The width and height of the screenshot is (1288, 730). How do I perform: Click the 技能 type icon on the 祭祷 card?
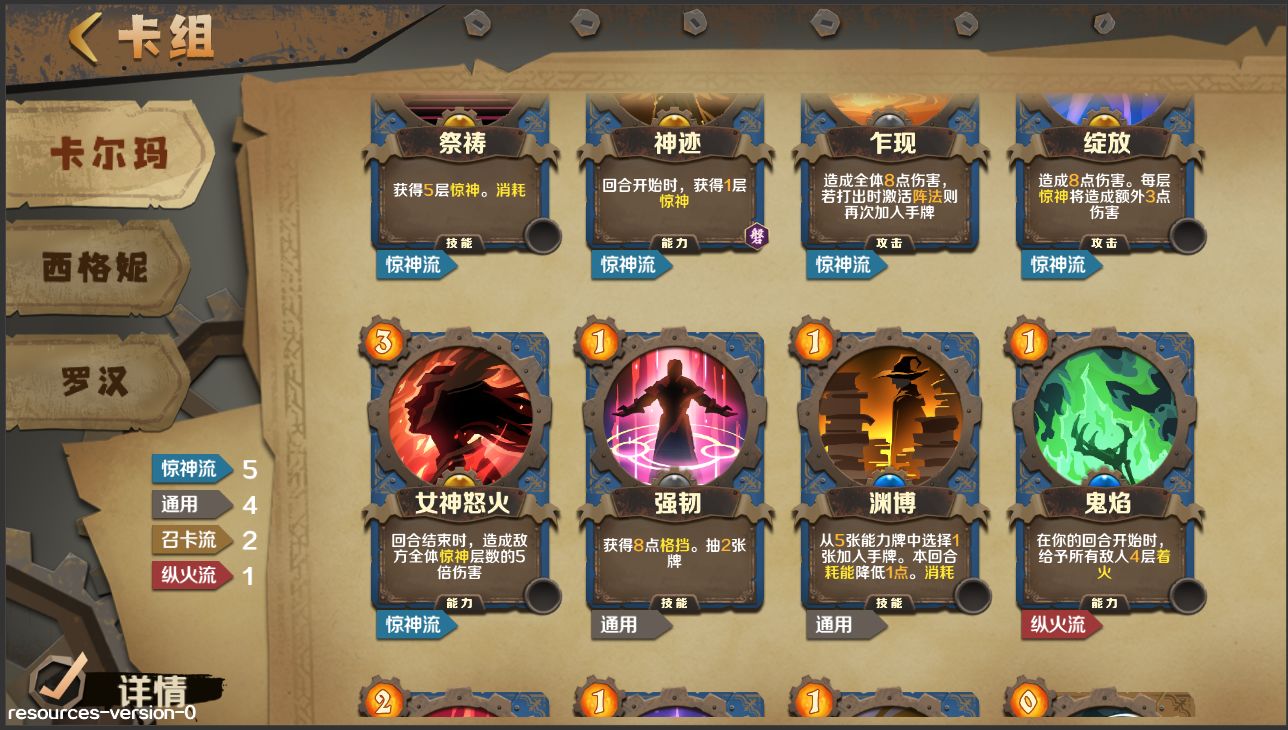tap(461, 243)
